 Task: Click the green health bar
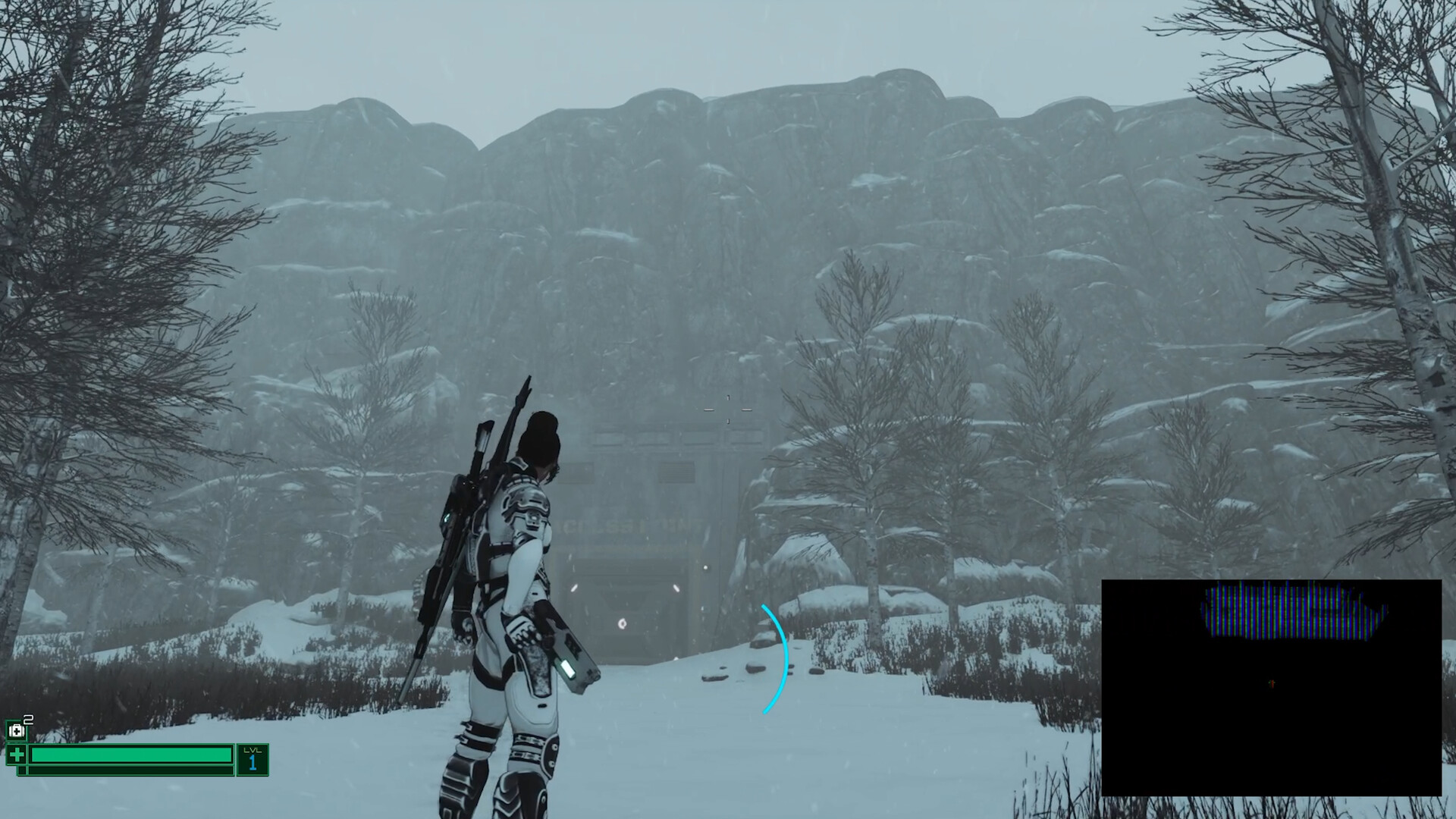coord(133,755)
